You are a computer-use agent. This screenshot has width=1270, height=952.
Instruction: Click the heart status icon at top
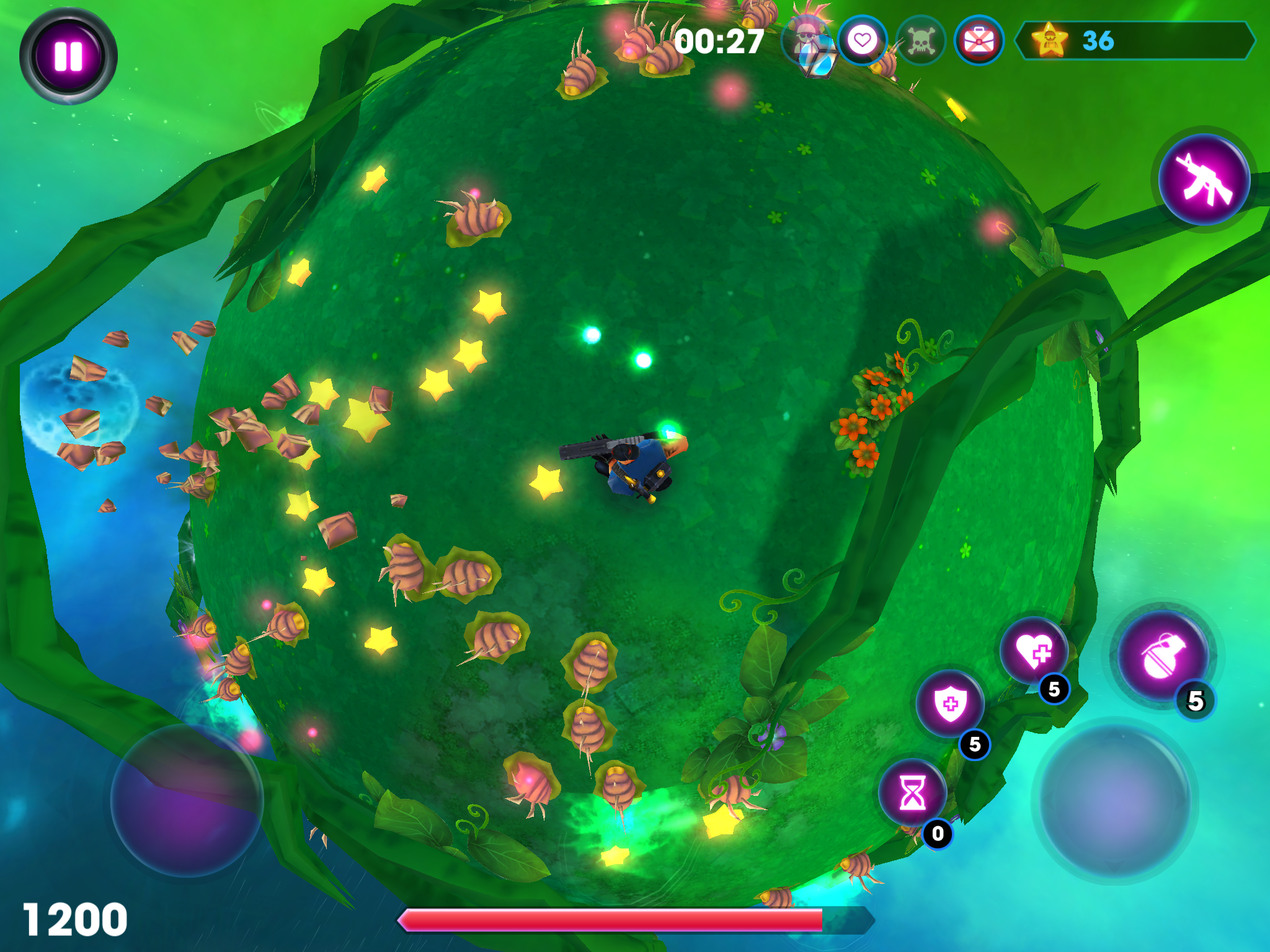tap(863, 40)
